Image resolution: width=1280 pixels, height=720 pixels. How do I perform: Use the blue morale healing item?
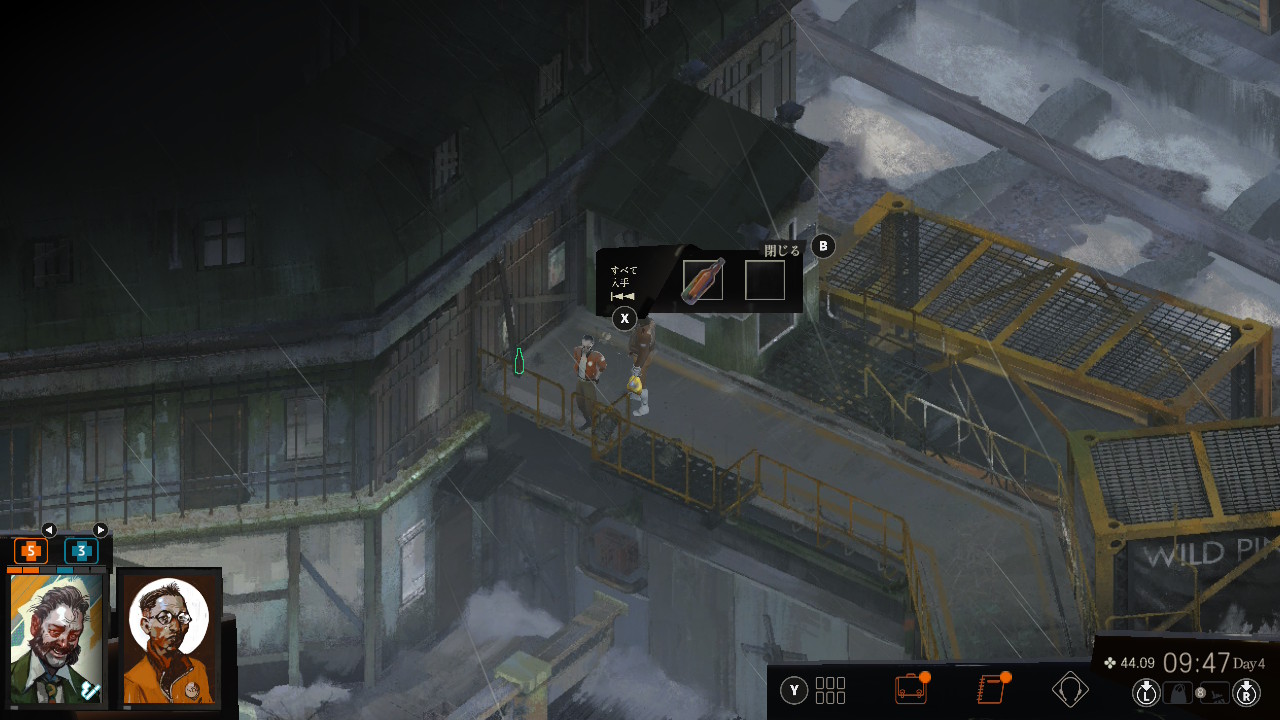click(81, 550)
